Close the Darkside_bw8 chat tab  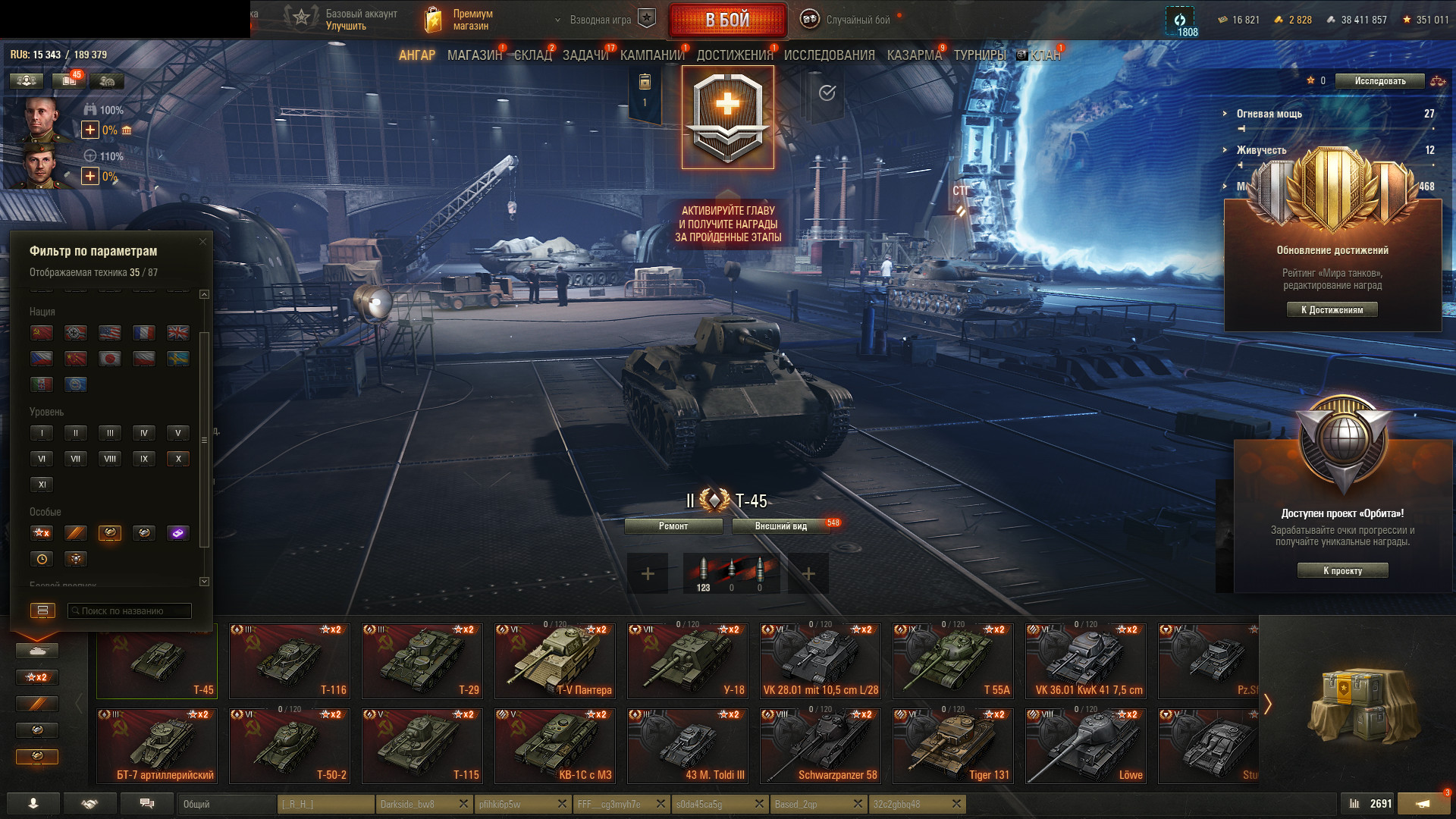click(x=463, y=804)
